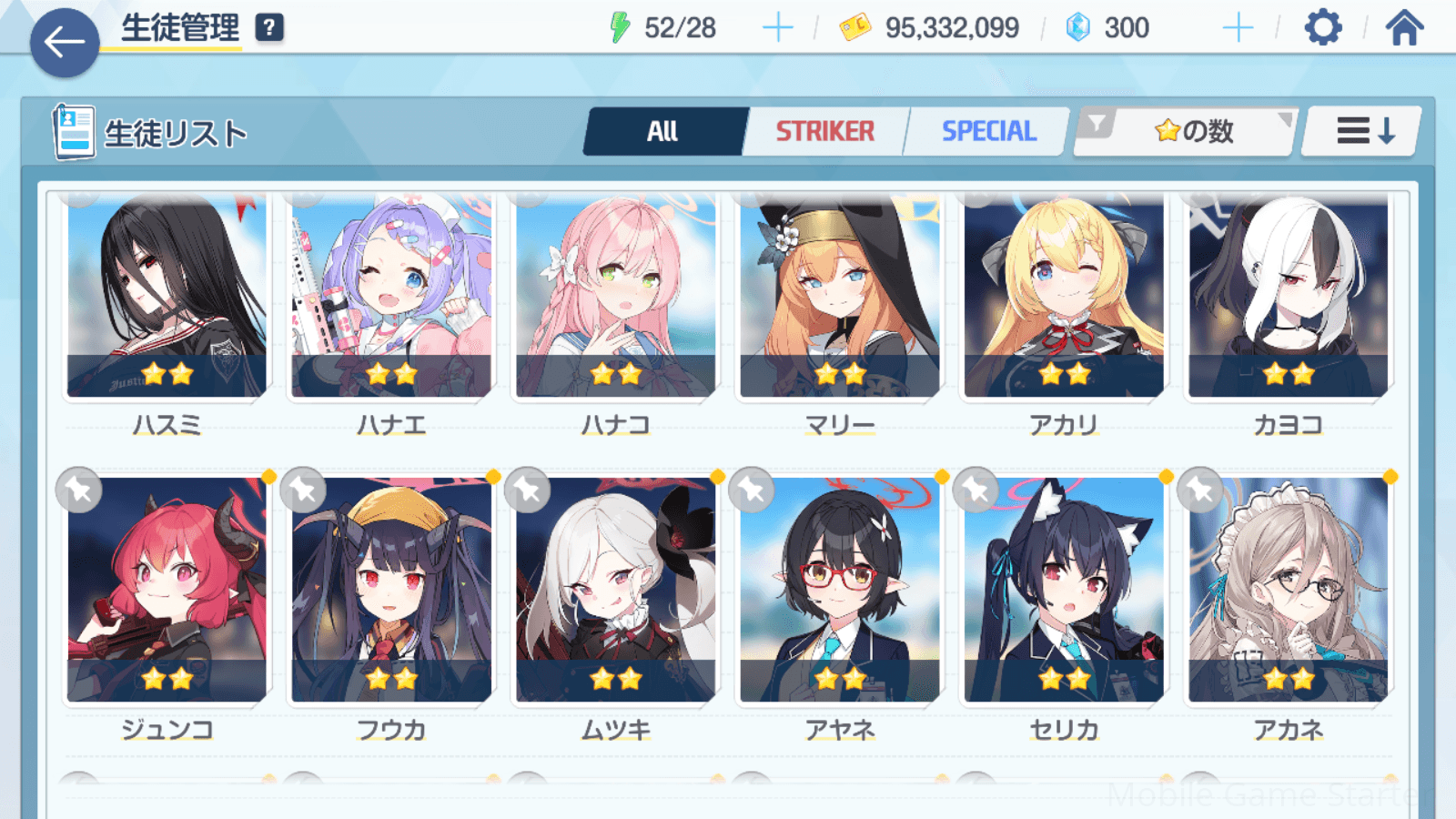Select student ハナエ card

(391, 296)
